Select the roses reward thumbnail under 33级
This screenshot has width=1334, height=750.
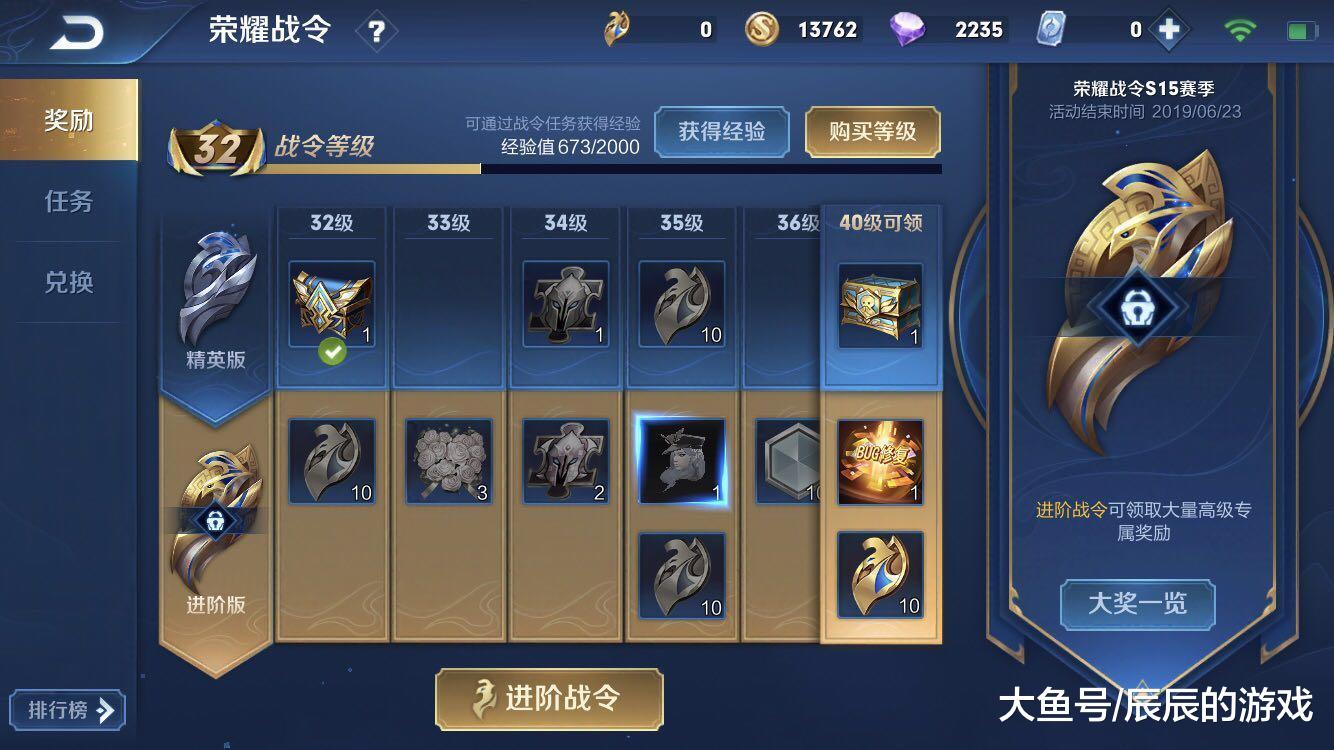(448, 460)
